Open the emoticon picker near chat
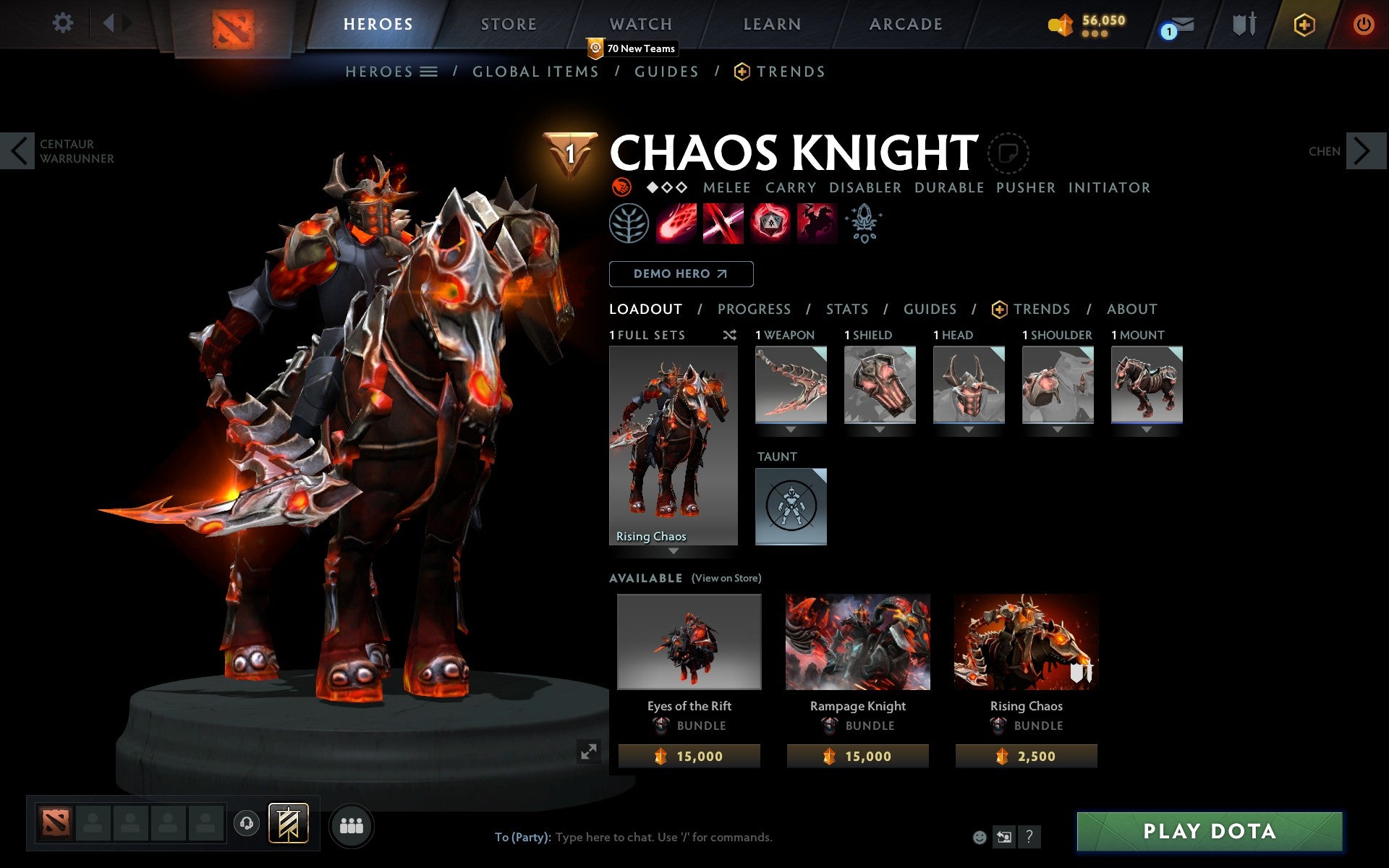The width and height of the screenshot is (1389, 868). 980,838
